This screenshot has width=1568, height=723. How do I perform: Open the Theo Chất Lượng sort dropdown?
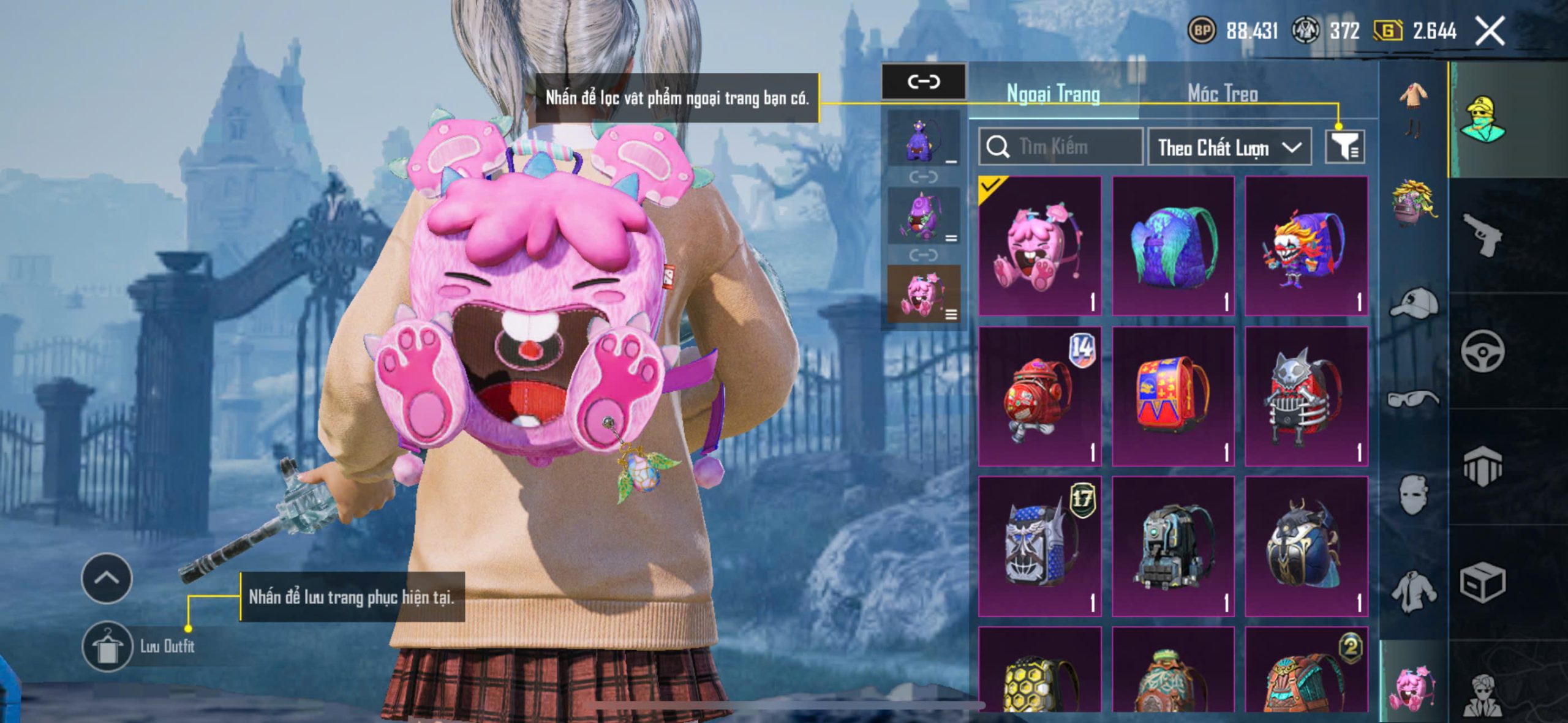coord(1229,148)
